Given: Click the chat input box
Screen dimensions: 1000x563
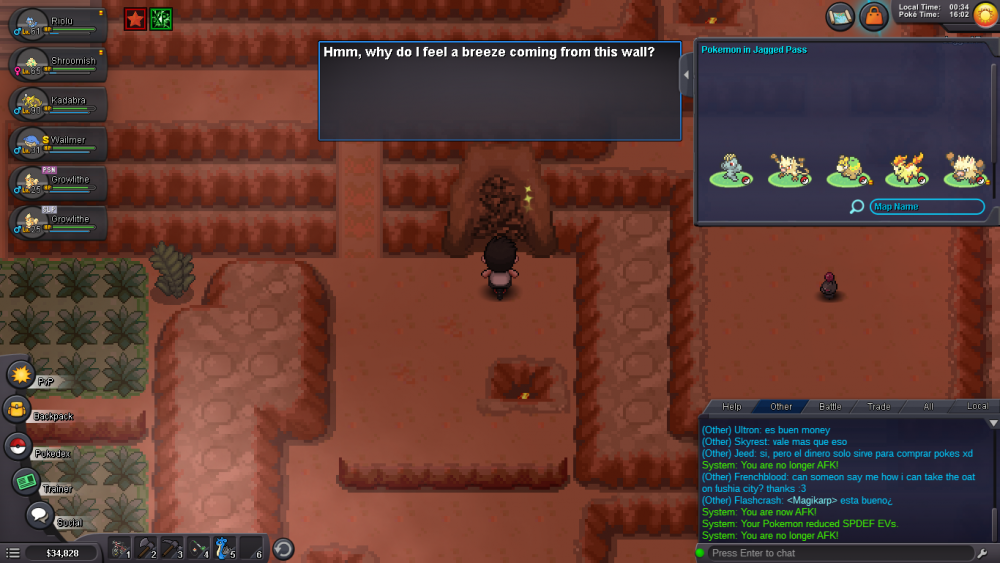Looking at the screenshot, I should pos(835,553).
